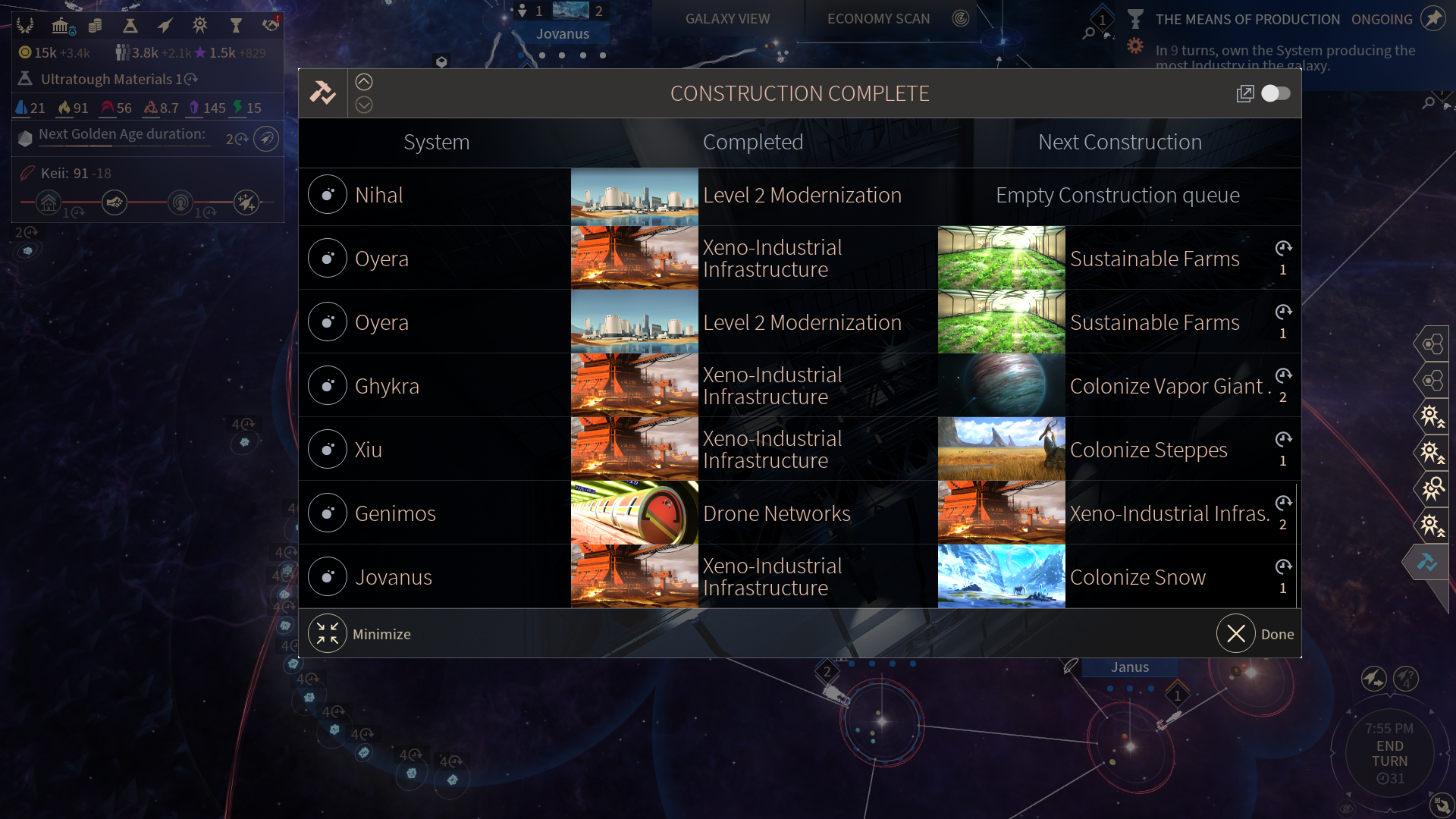Switch to Galaxy View
1456x819 pixels.
727,19
